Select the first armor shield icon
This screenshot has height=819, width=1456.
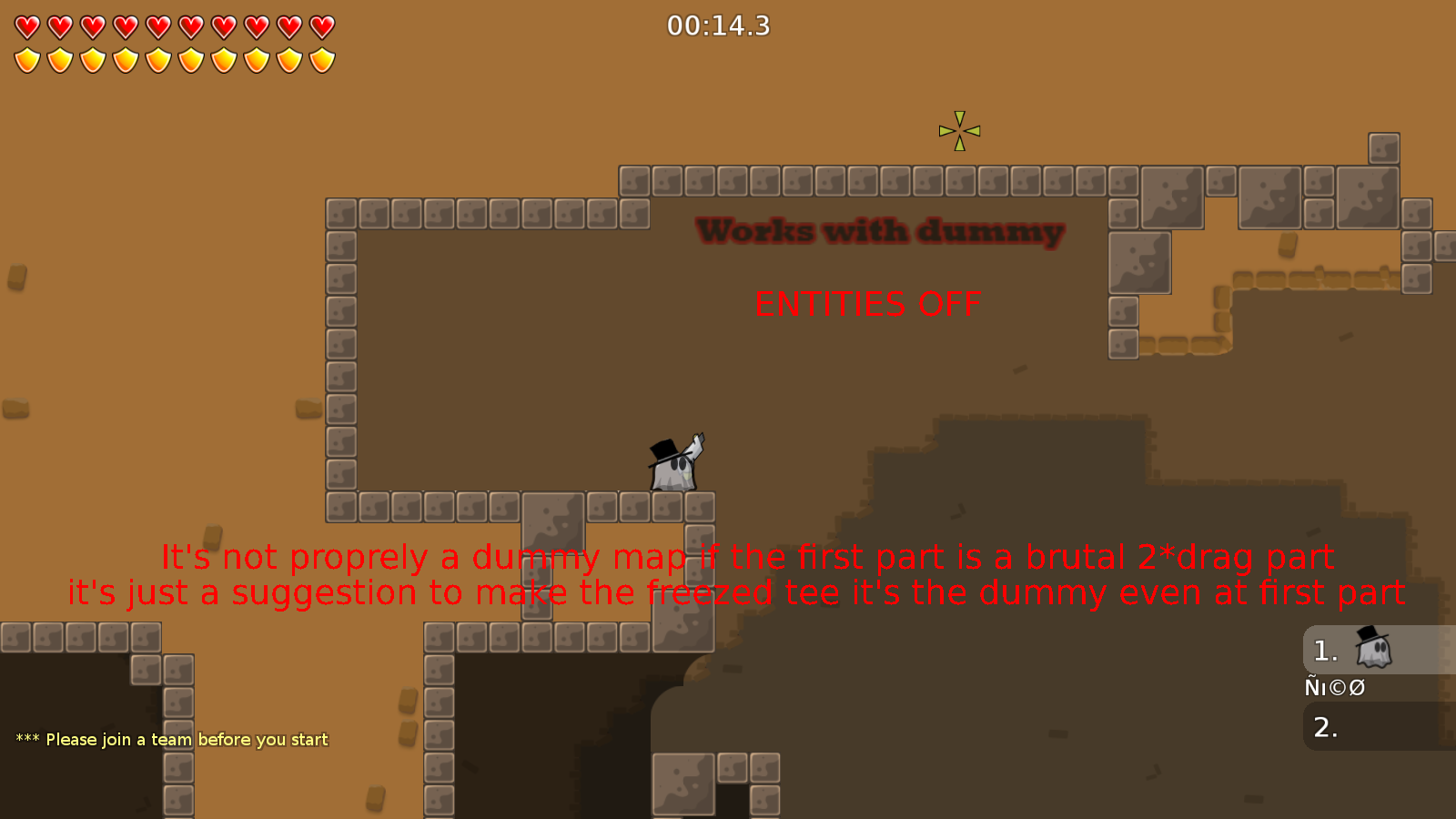(25, 58)
